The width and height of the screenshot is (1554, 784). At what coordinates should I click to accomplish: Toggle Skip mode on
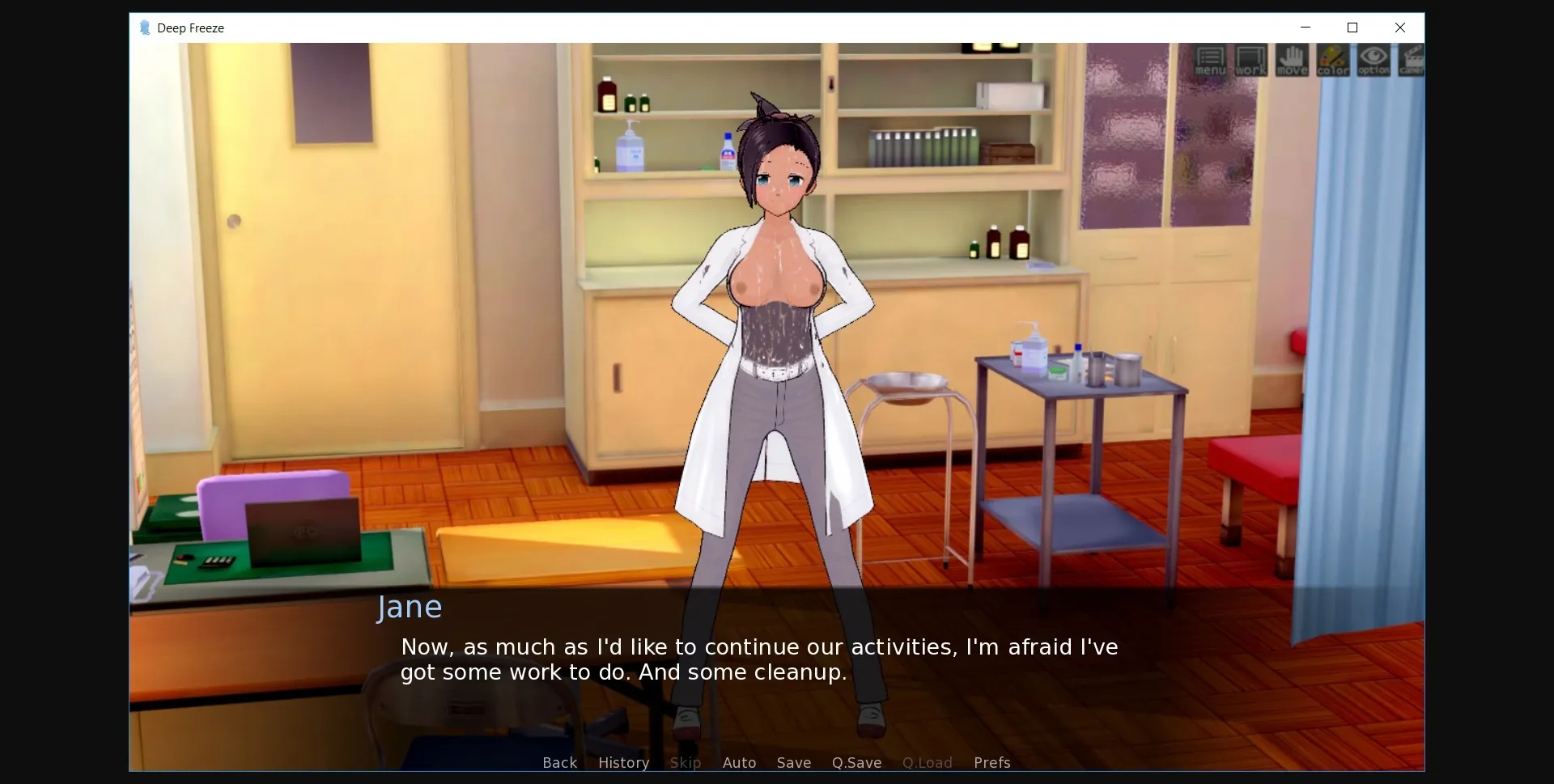685,762
